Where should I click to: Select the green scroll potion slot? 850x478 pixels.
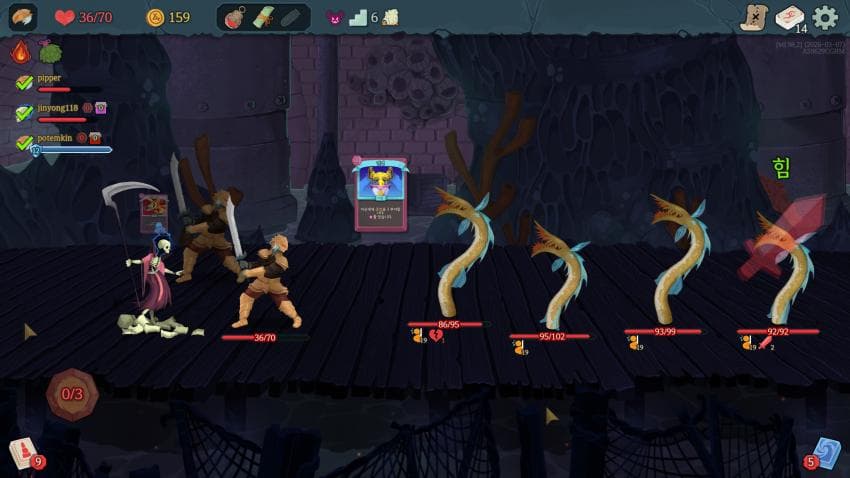pyautogui.click(x=264, y=17)
